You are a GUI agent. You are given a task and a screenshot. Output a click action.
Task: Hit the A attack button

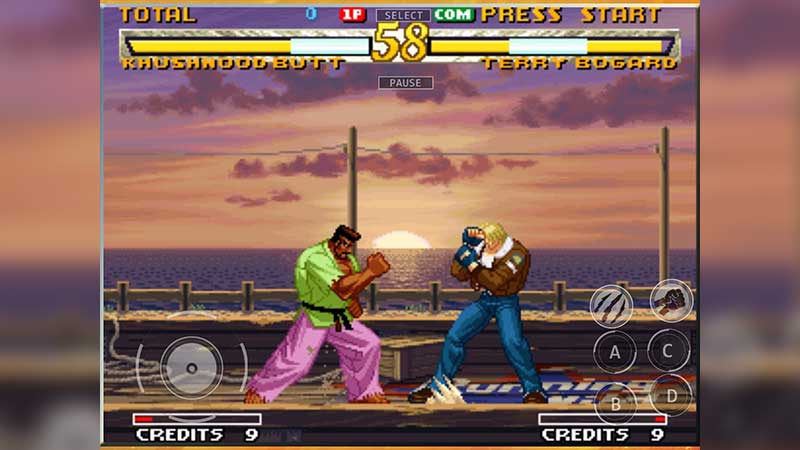pyautogui.click(x=615, y=352)
